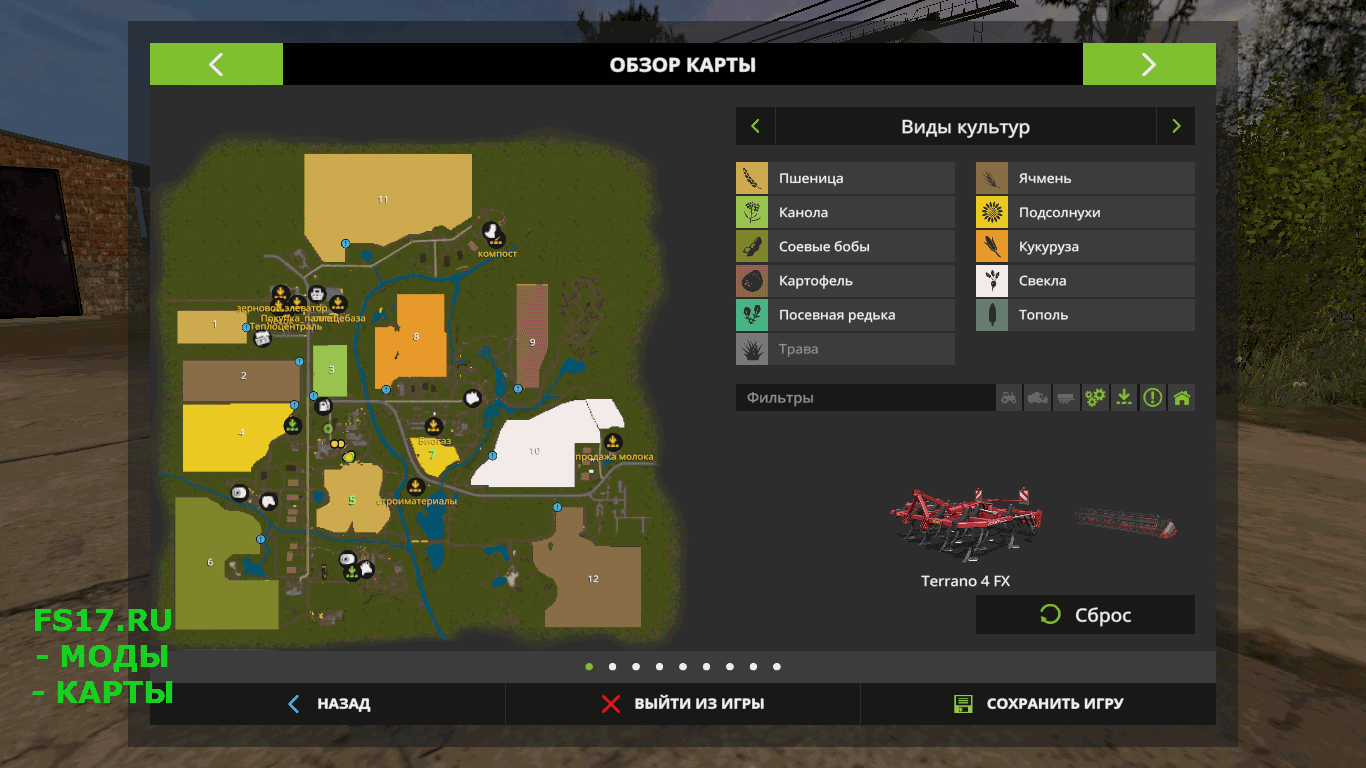Image resolution: width=1366 pixels, height=768 pixels.
Task: Choose the Соевые бобы legend entry
Action: [x=845, y=247]
